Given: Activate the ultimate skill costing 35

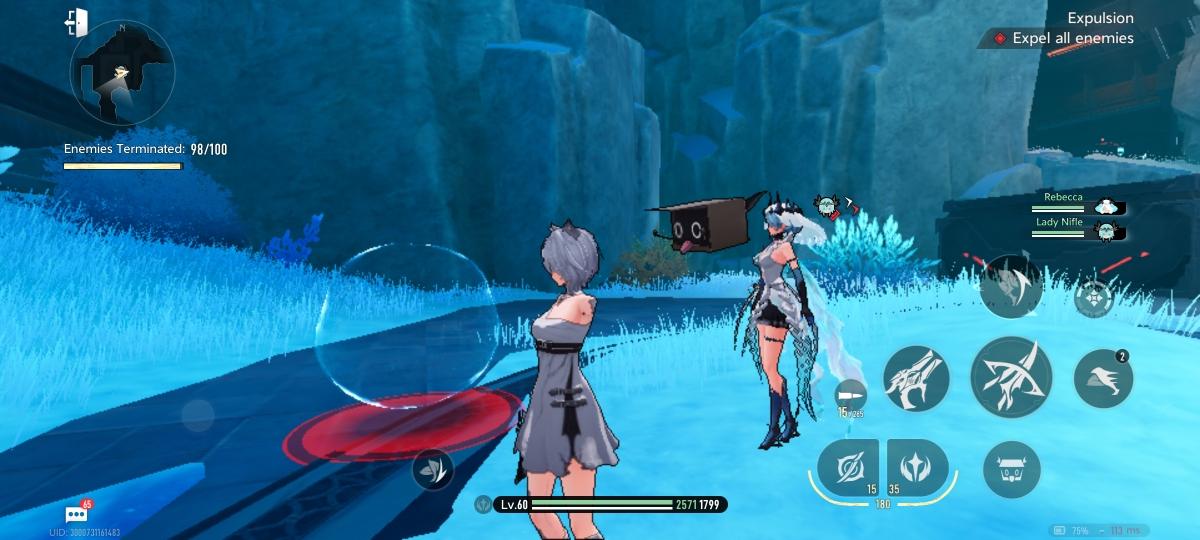Looking at the screenshot, I should pyautogui.click(x=917, y=468).
